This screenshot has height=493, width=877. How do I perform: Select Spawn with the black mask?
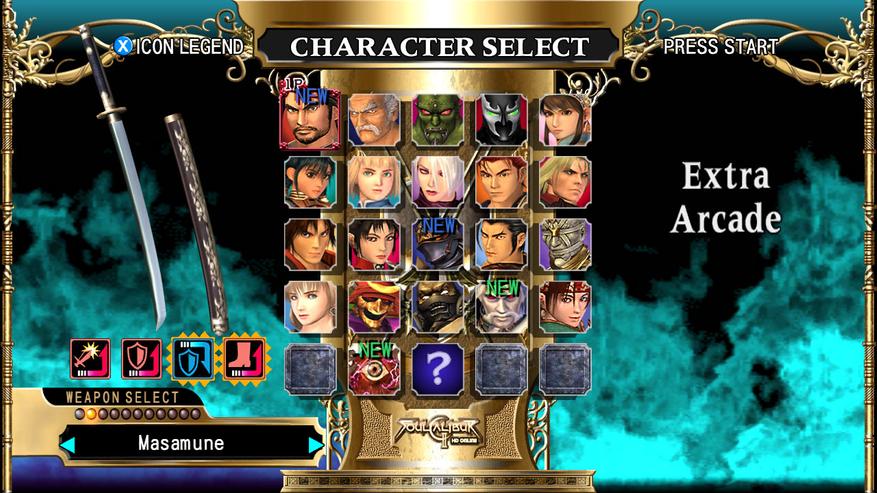click(501, 119)
